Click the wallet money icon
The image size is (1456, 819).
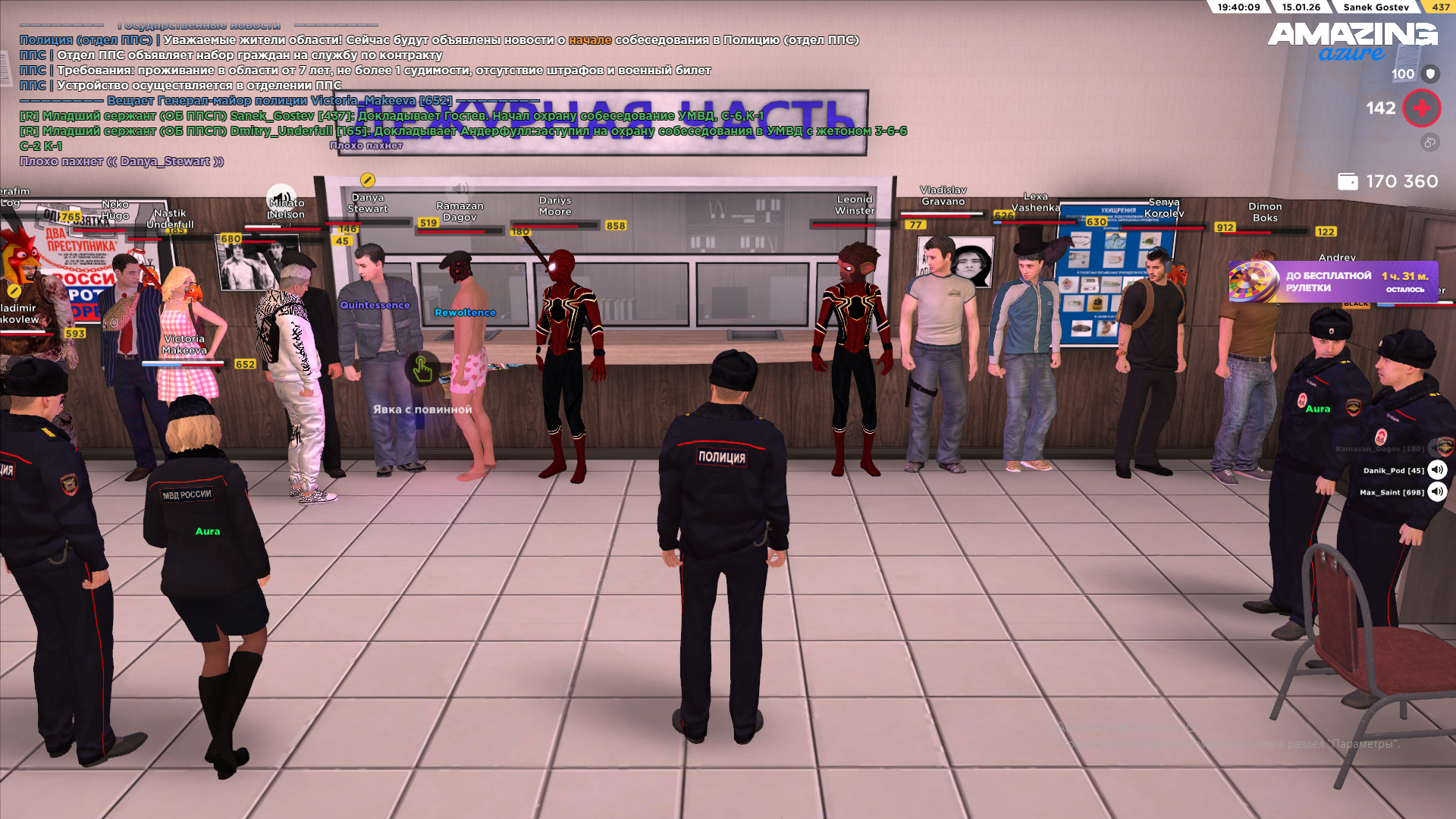click(1348, 181)
